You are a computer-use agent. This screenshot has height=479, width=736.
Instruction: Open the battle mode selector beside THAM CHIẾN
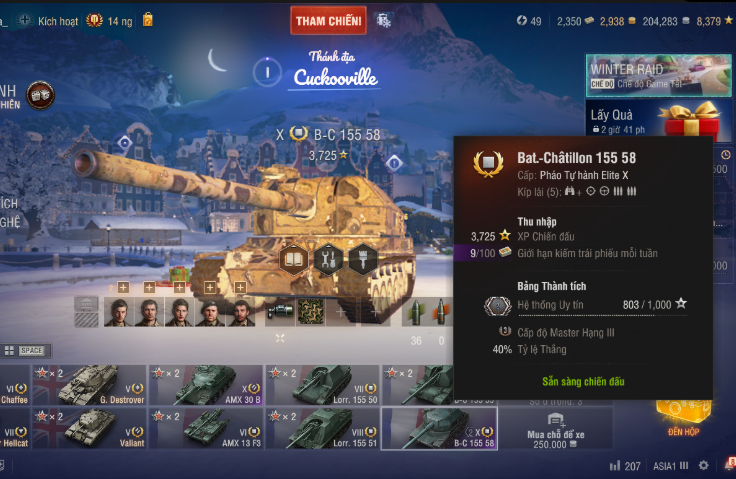[383, 20]
